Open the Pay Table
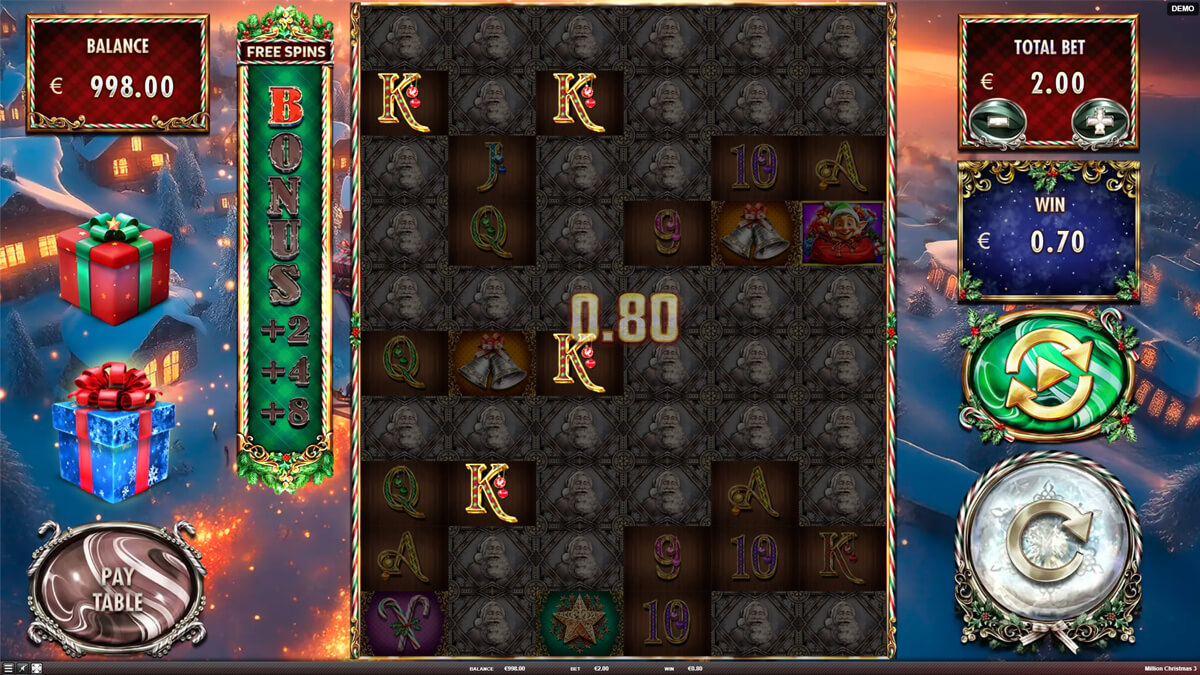 (117, 588)
